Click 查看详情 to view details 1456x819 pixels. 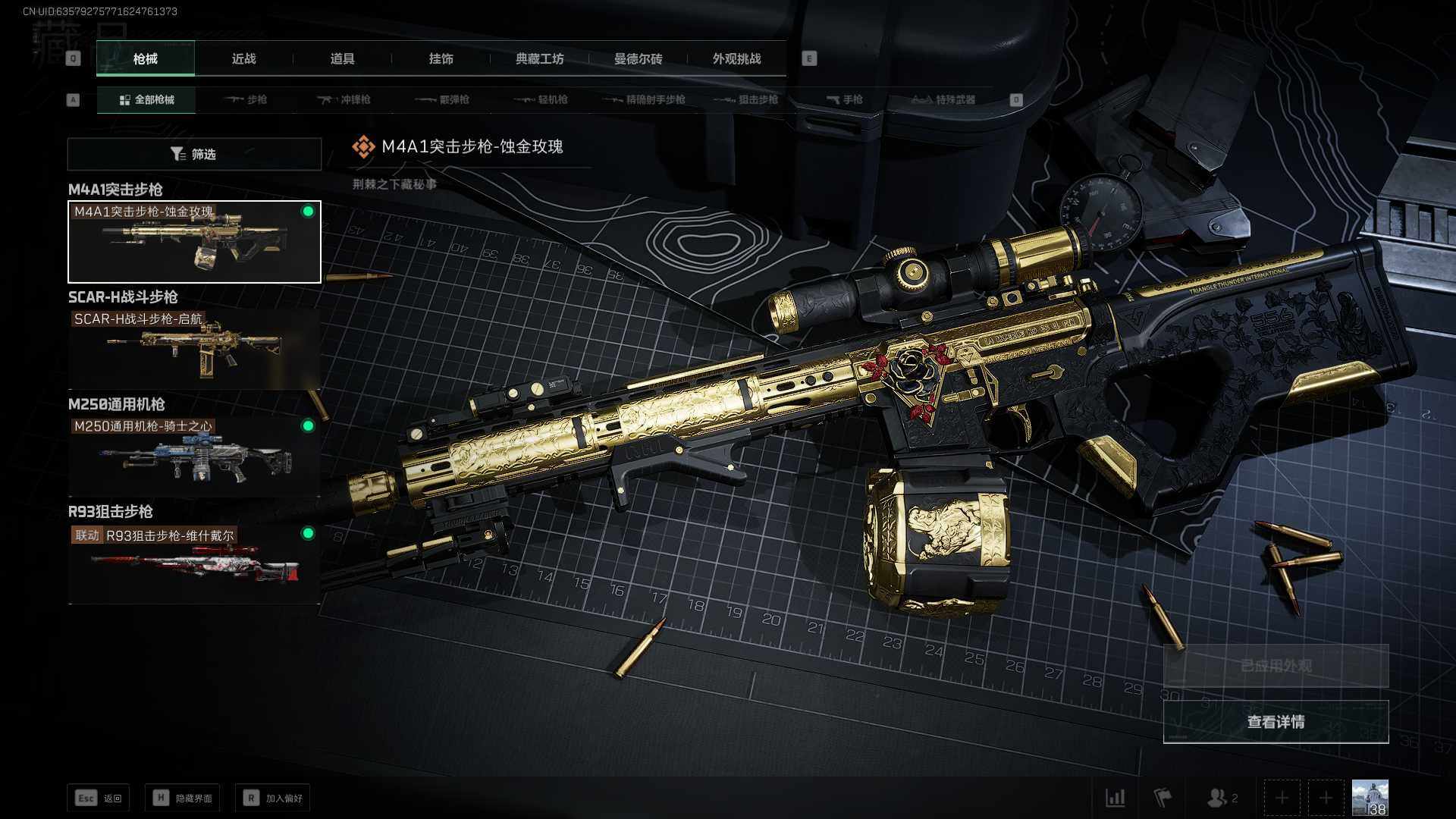(x=1276, y=722)
